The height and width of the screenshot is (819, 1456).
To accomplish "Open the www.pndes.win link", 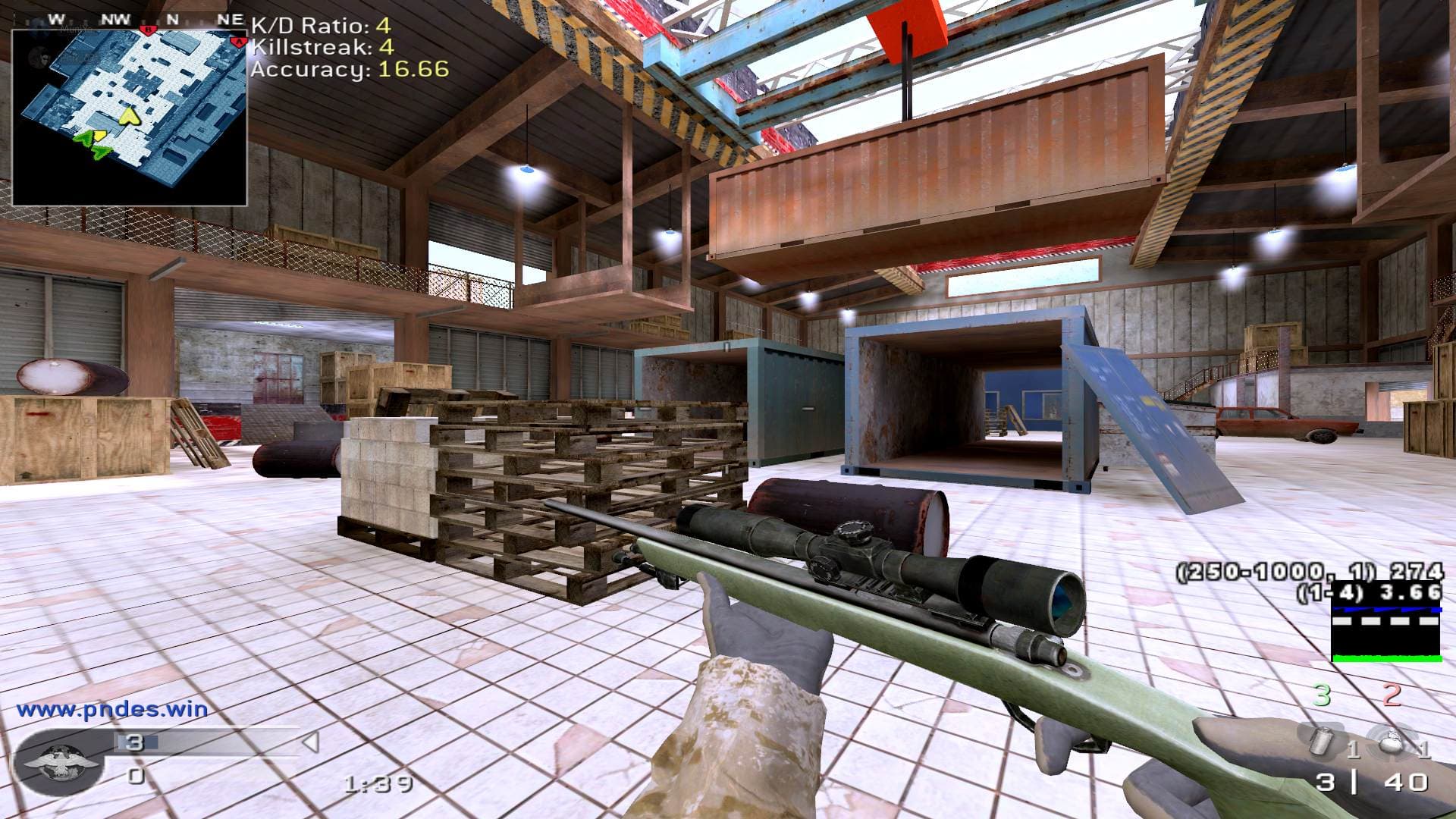I will point(112,710).
